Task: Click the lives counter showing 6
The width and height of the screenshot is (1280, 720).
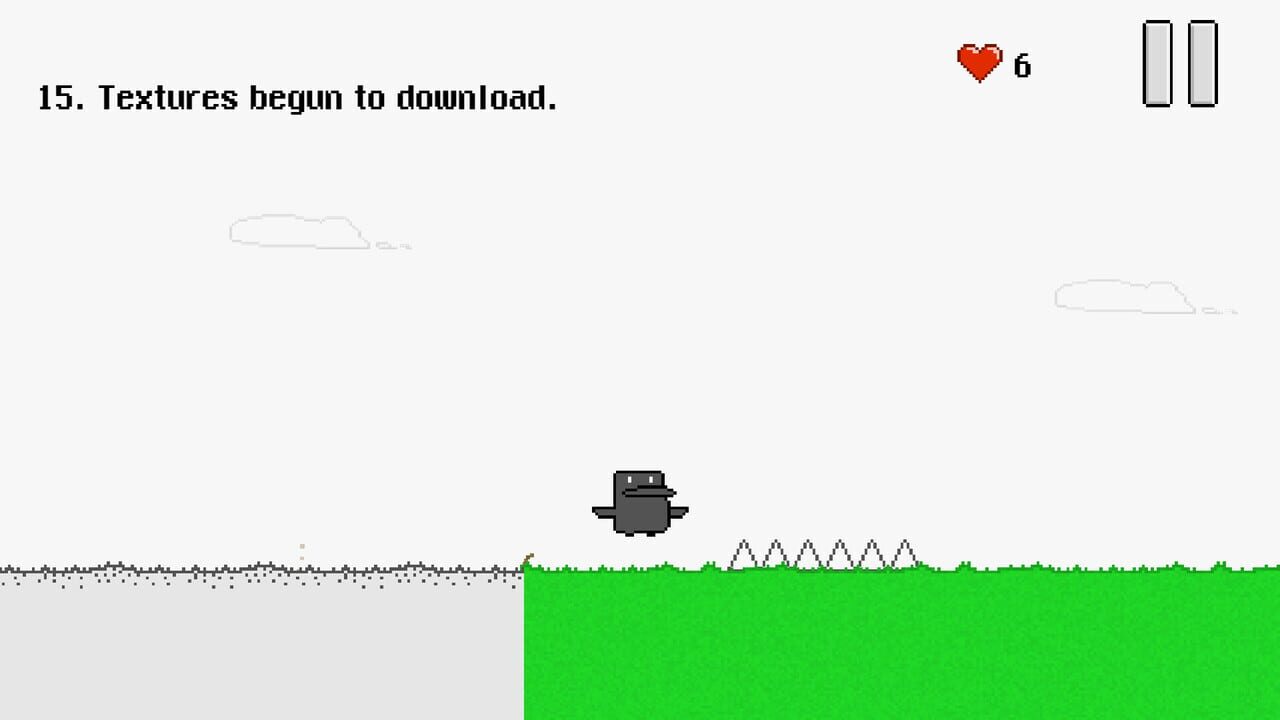Action: tap(1021, 67)
